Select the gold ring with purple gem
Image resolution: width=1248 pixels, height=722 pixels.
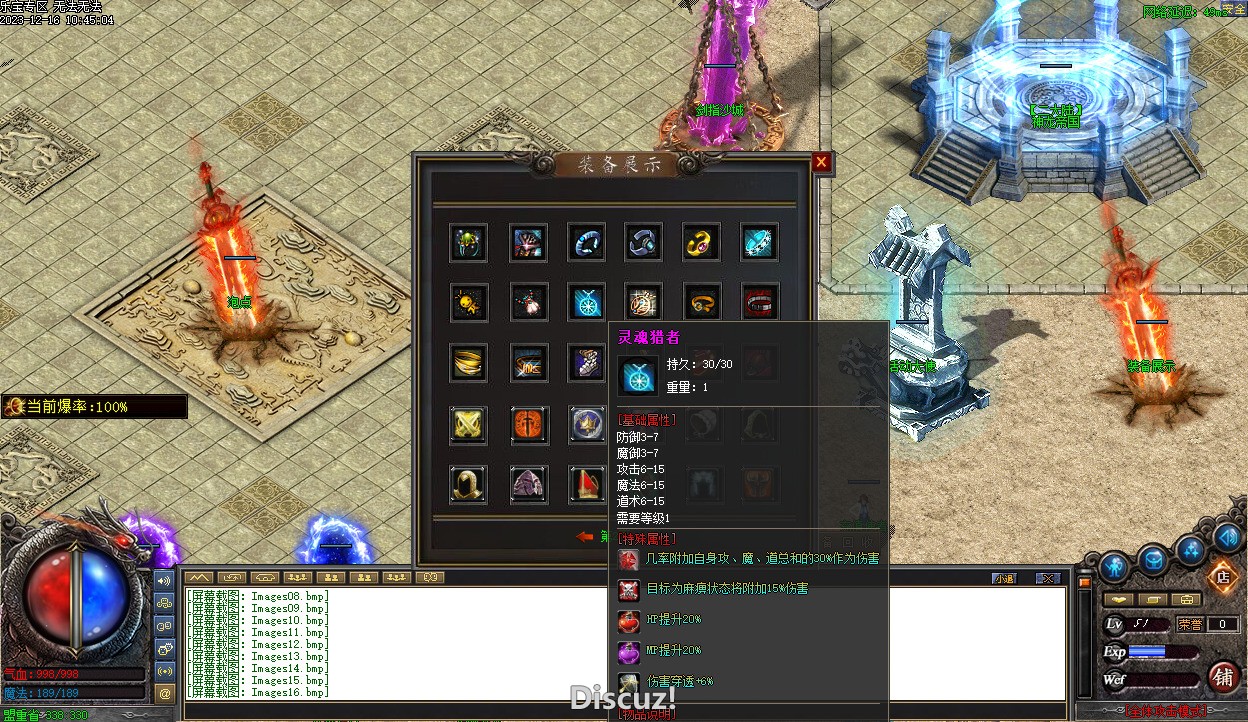pyautogui.click(x=702, y=243)
